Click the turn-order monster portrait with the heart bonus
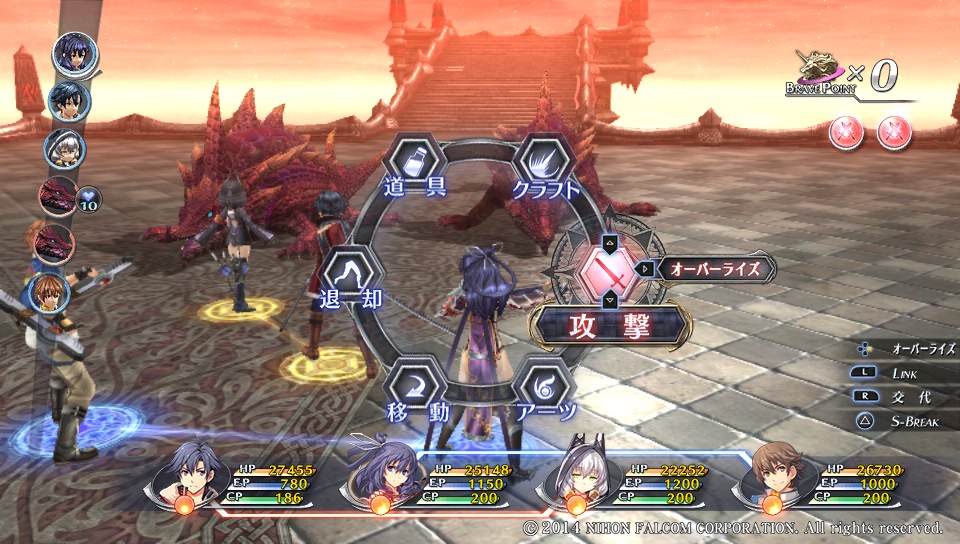 (58, 196)
